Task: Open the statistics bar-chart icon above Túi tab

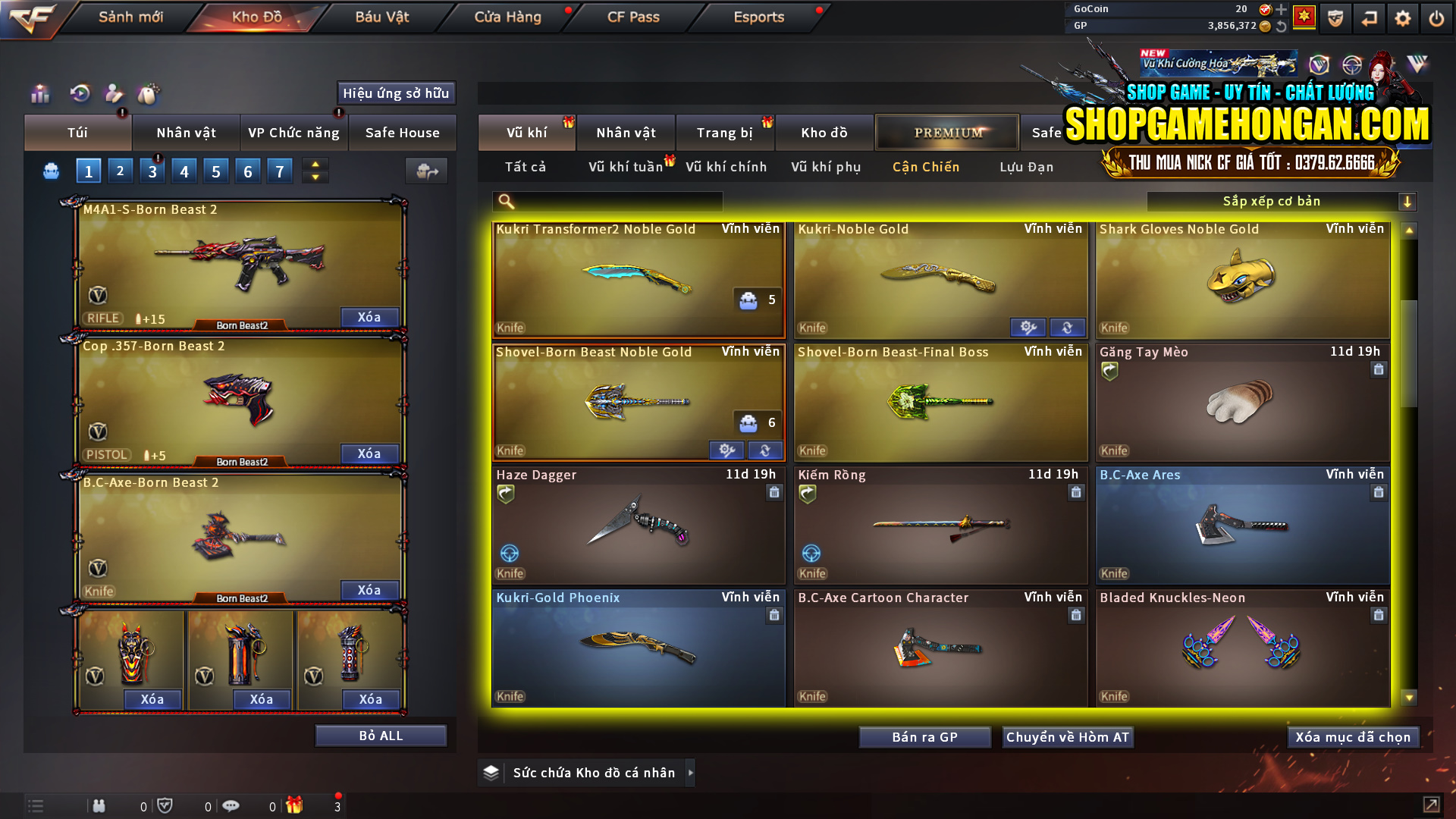Action: pyautogui.click(x=39, y=93)
